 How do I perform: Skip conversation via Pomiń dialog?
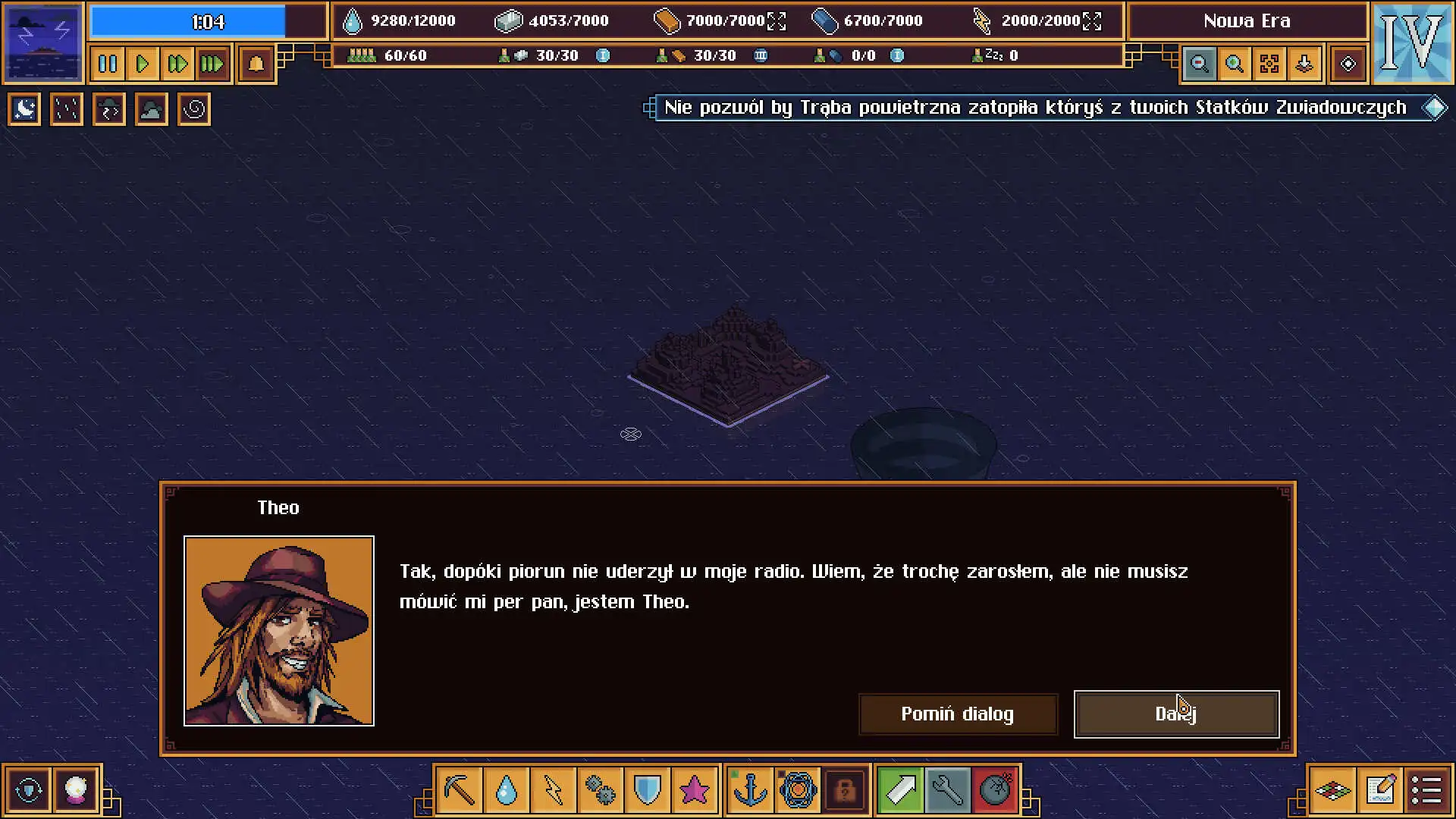[957, 714]
